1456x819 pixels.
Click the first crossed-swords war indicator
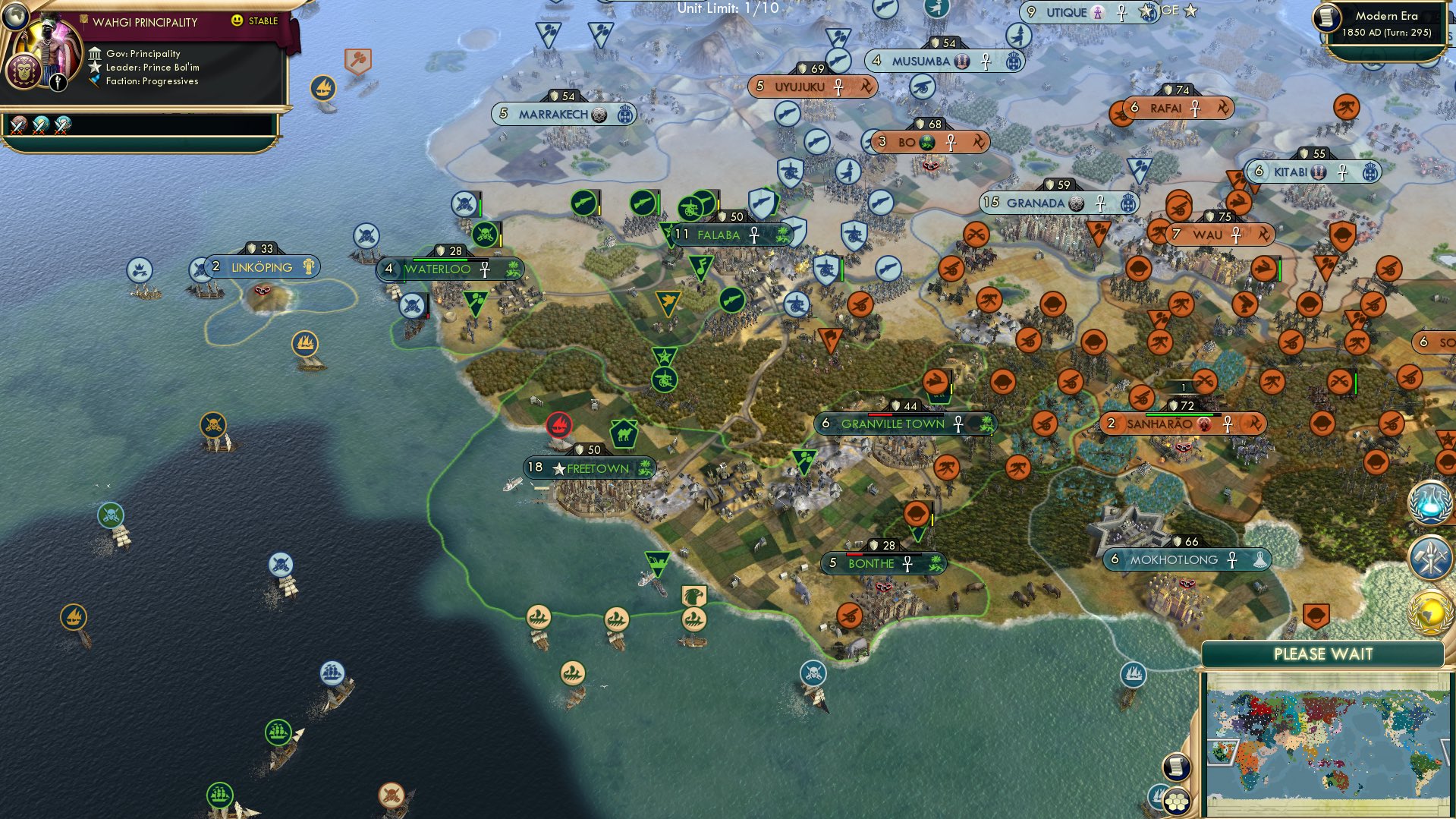coord(17,125)
